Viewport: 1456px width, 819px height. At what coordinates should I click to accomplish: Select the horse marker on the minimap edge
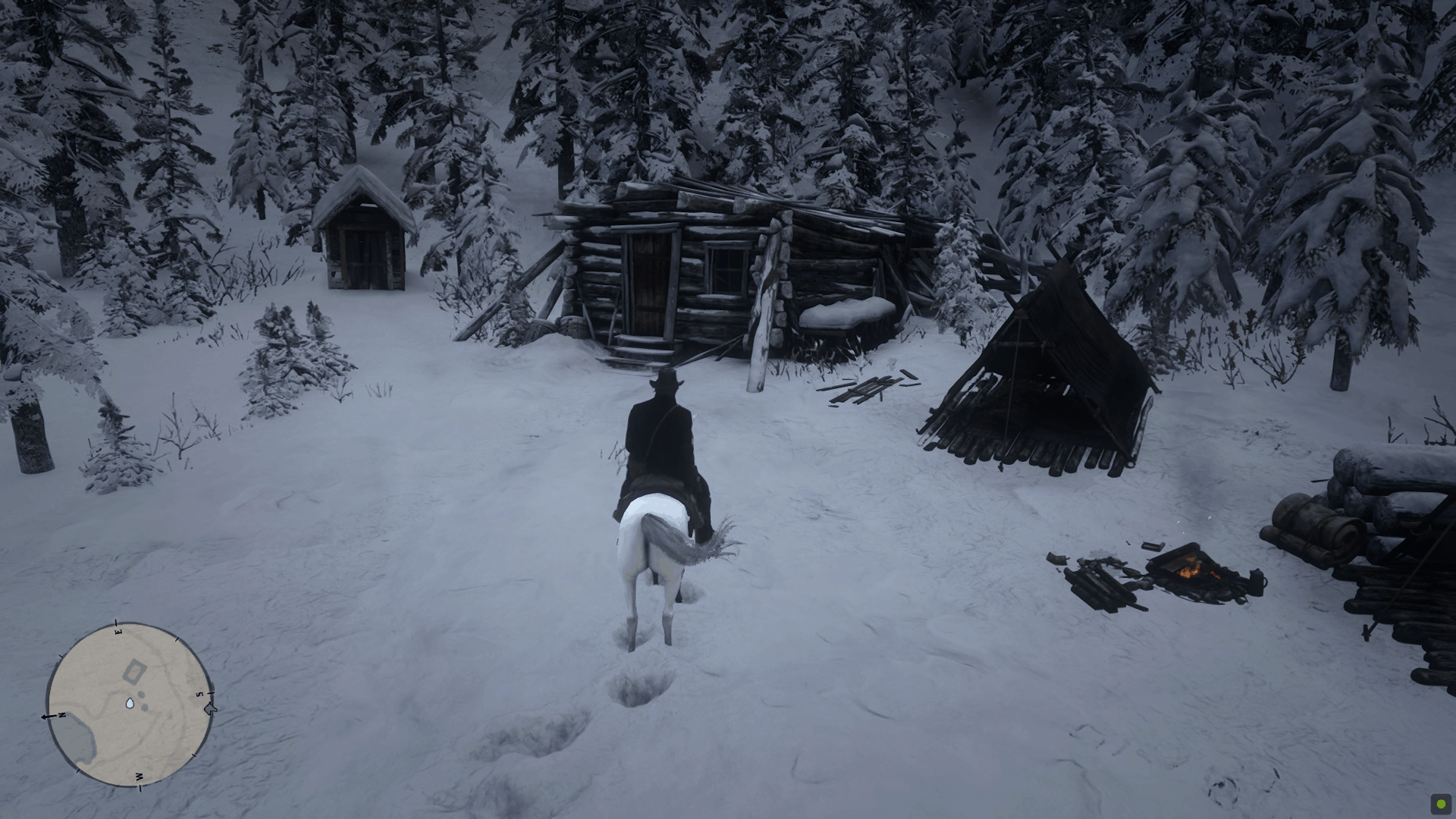tap(211, 709)
